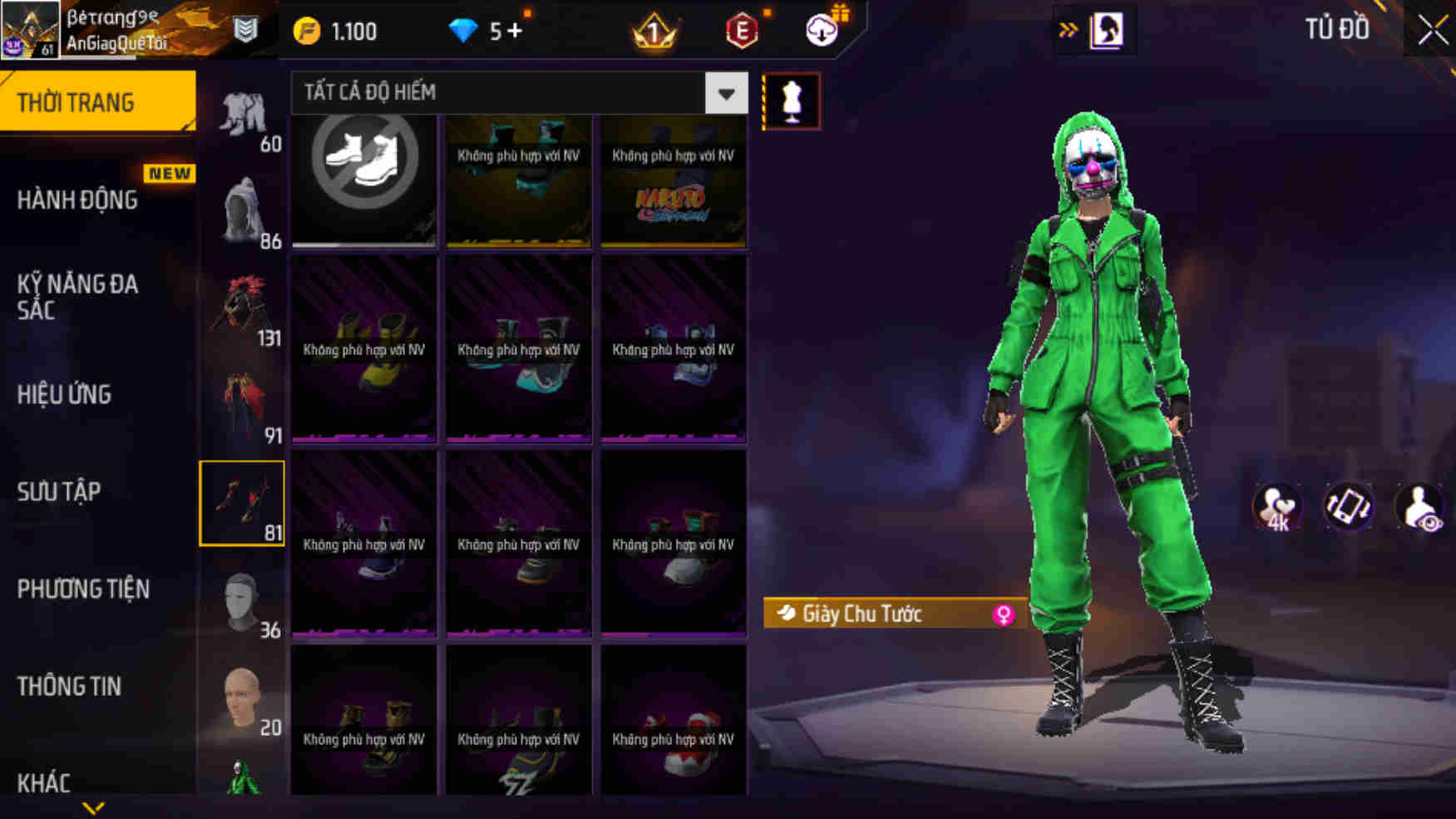Viewport: 1456px width, 819px height.
Task: Open the cloud download gift icon
Action: point(822,31)
